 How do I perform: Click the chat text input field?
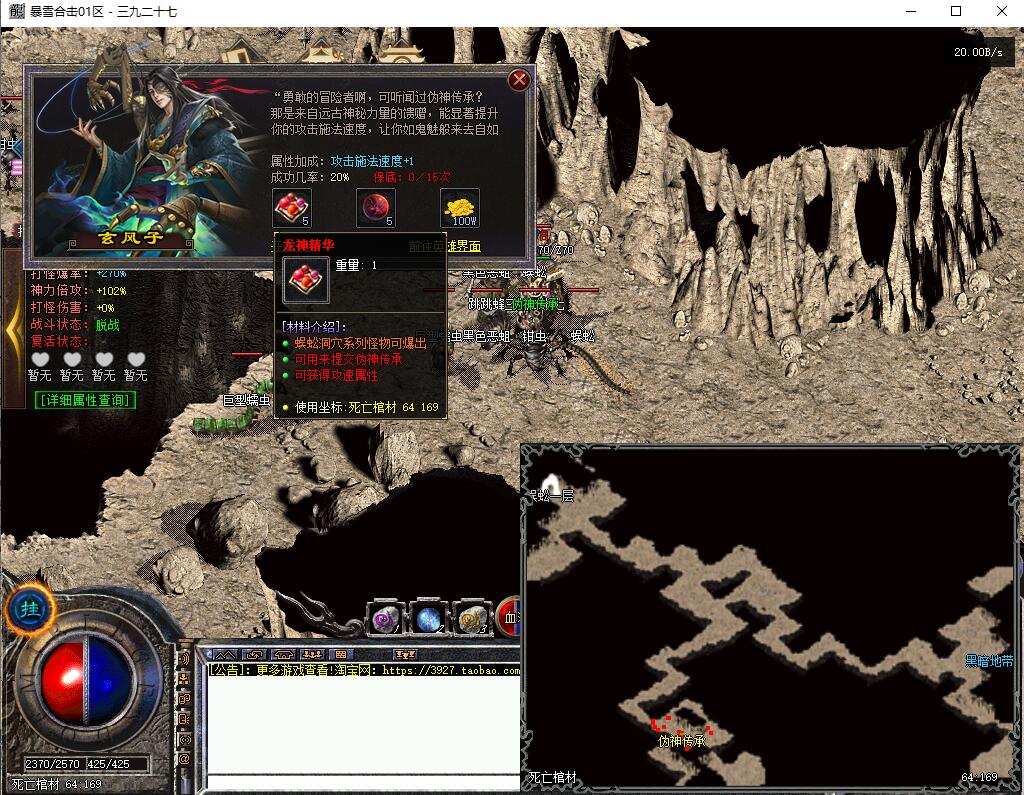pos(362,783)
